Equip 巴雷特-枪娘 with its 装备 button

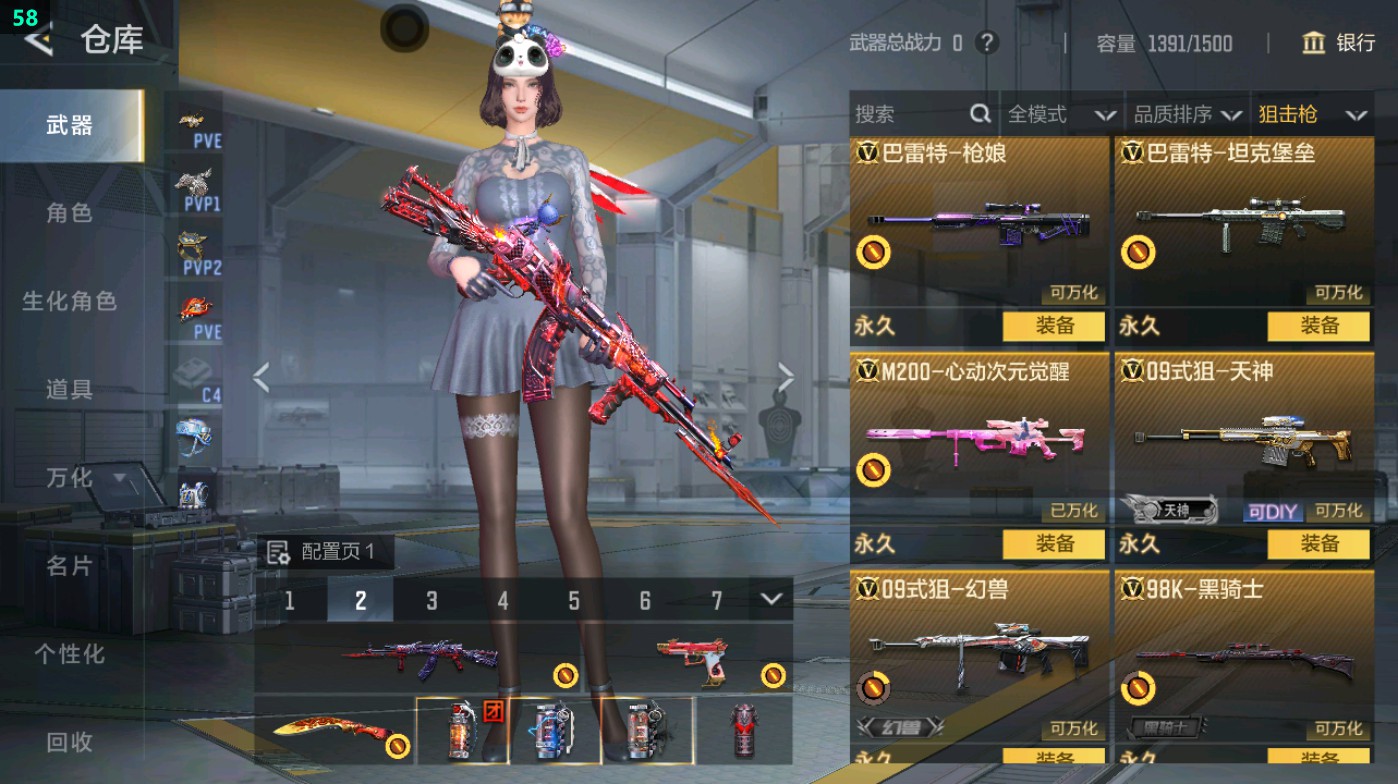pyautogui.click(x=1055, y=326)
